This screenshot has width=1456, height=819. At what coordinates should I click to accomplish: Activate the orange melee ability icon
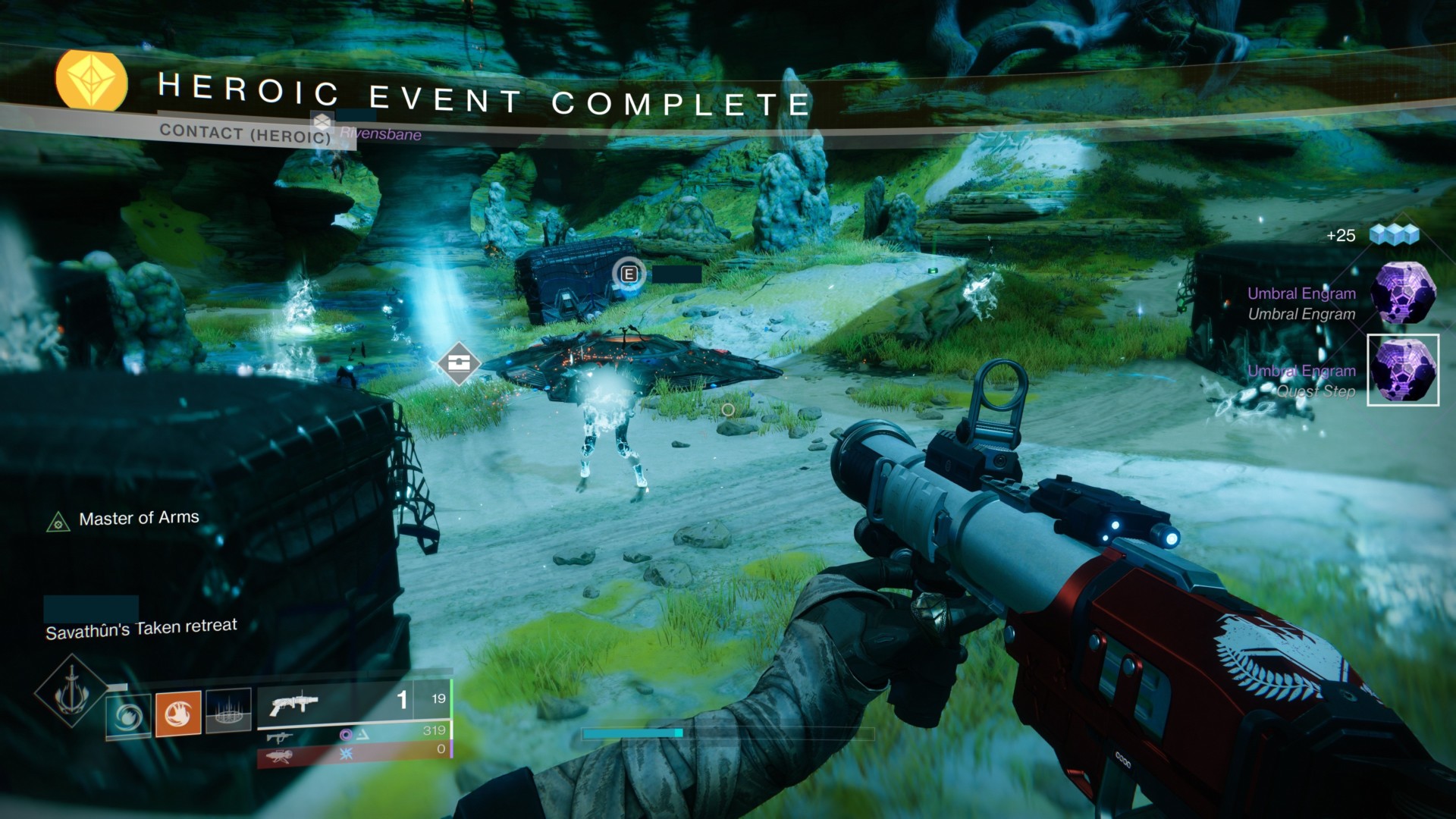click(178, 714)
